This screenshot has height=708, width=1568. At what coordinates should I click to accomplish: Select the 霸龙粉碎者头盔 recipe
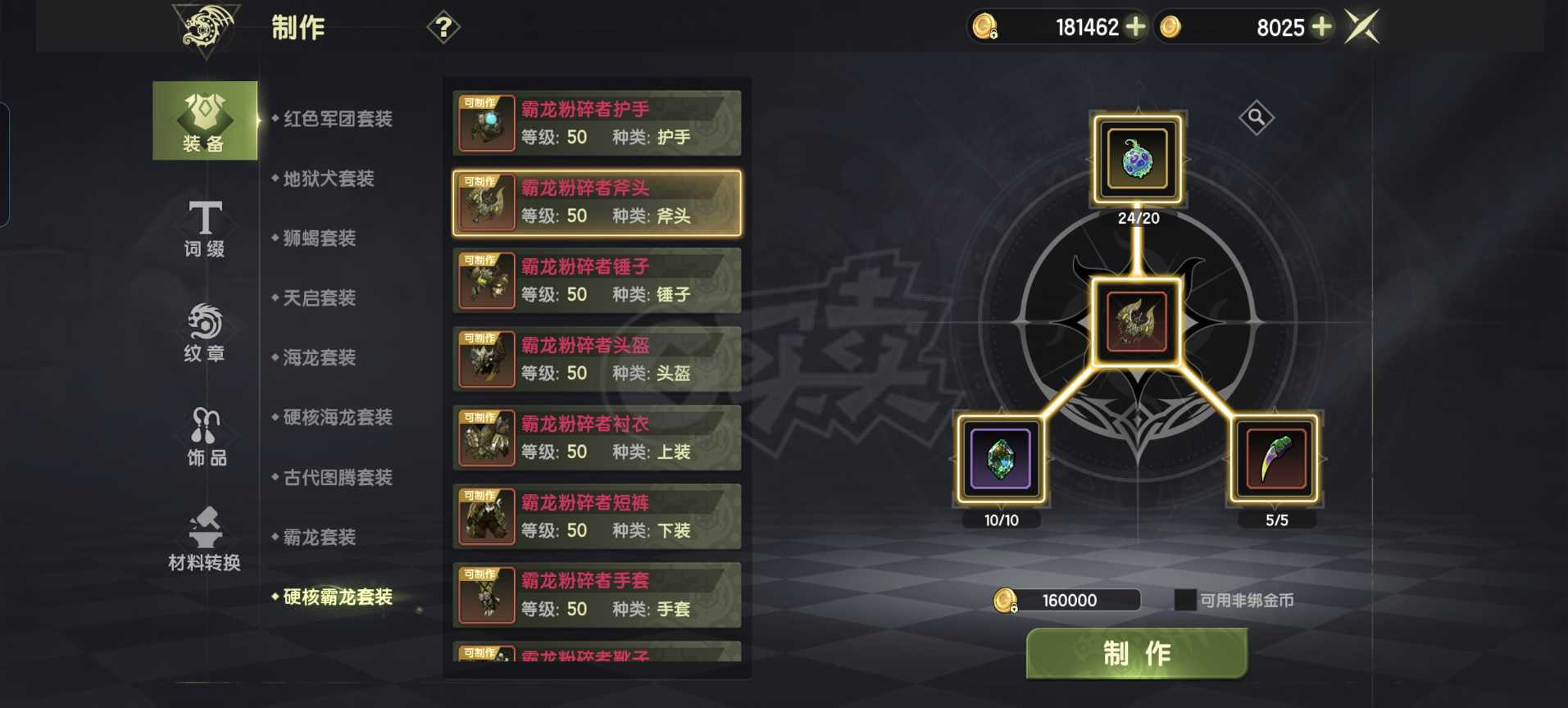pyautogui.click(x=596, y=358)
